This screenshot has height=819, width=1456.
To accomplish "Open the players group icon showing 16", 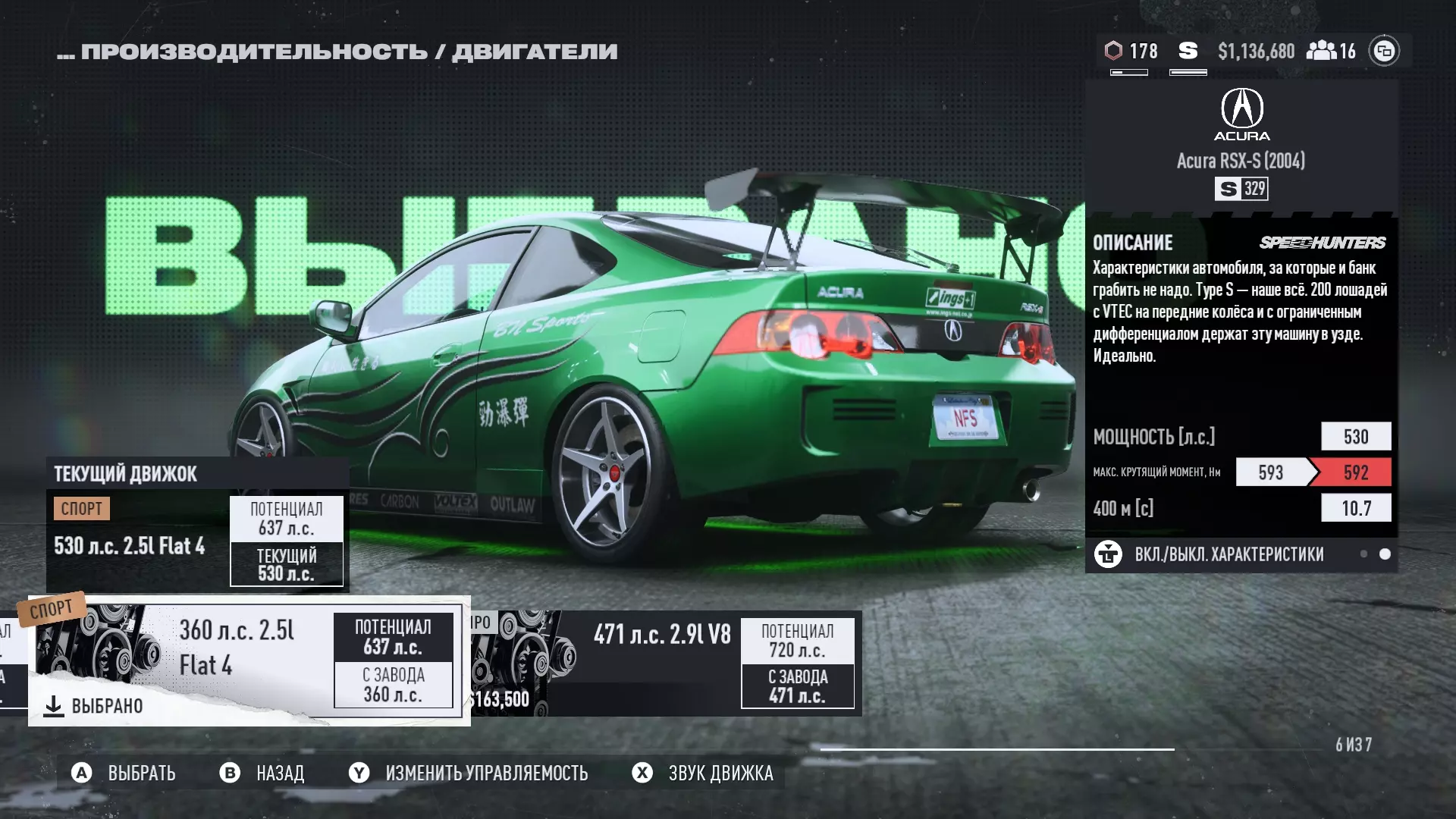I will [1331, 51].
